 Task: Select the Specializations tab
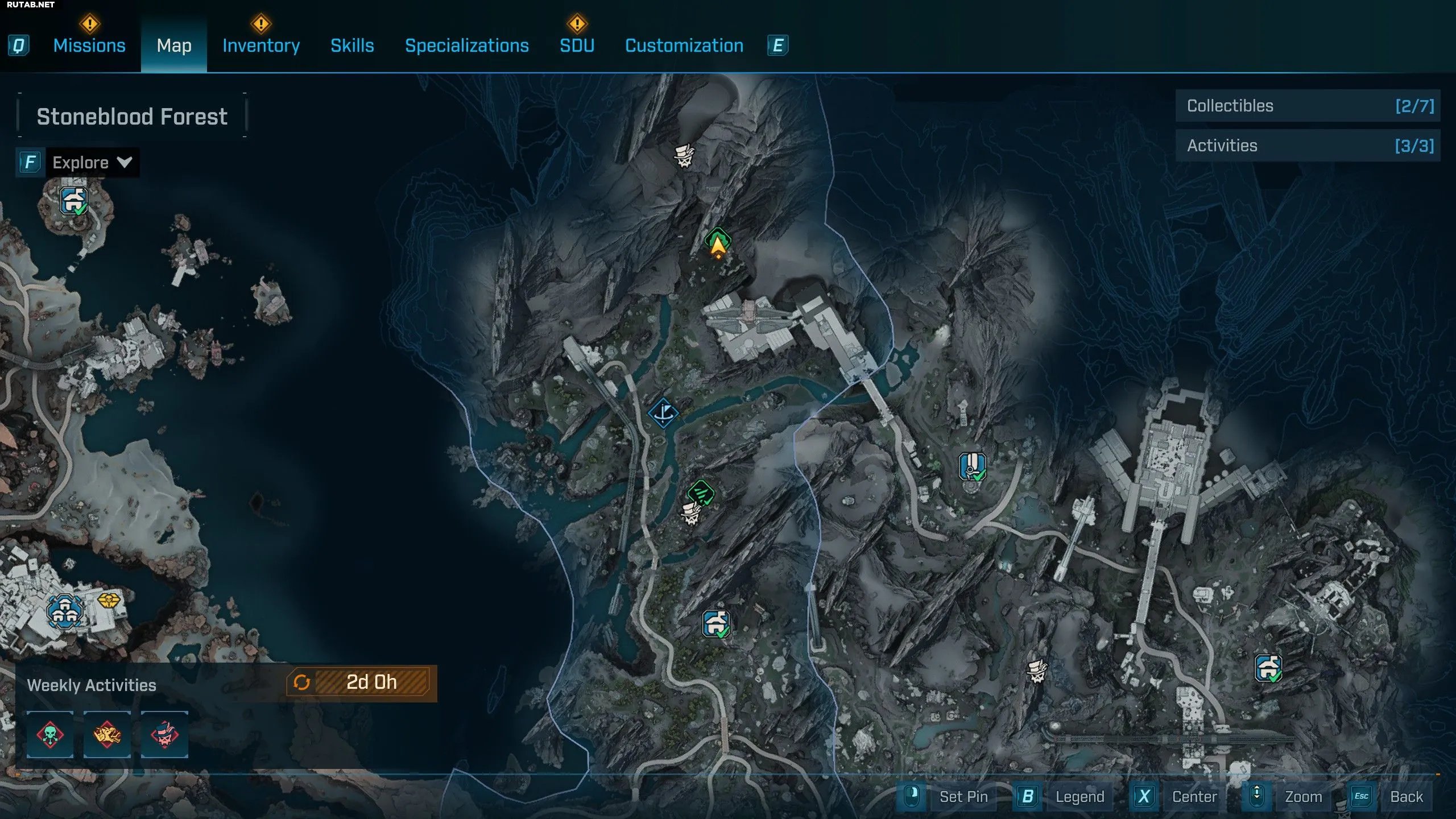[466, 45]
